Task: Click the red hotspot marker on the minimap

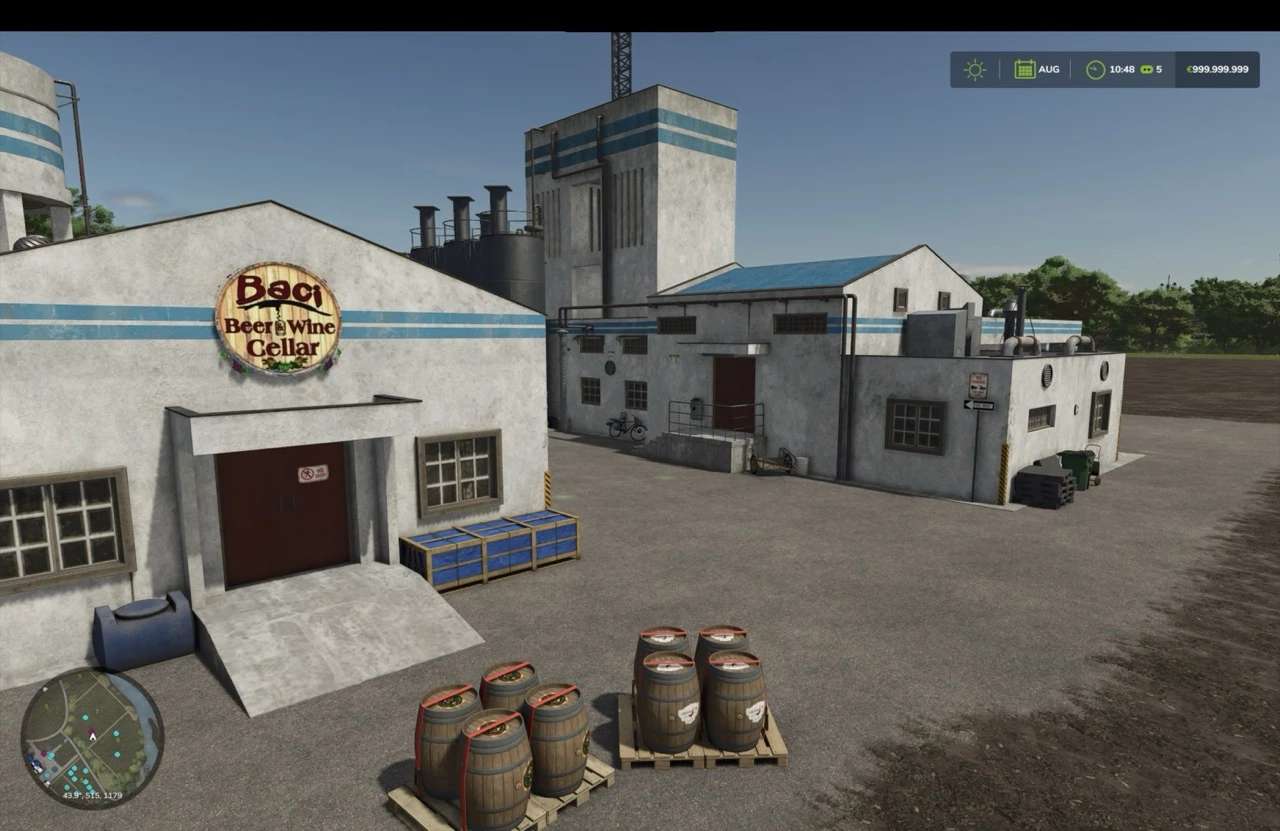Action: 43,754
